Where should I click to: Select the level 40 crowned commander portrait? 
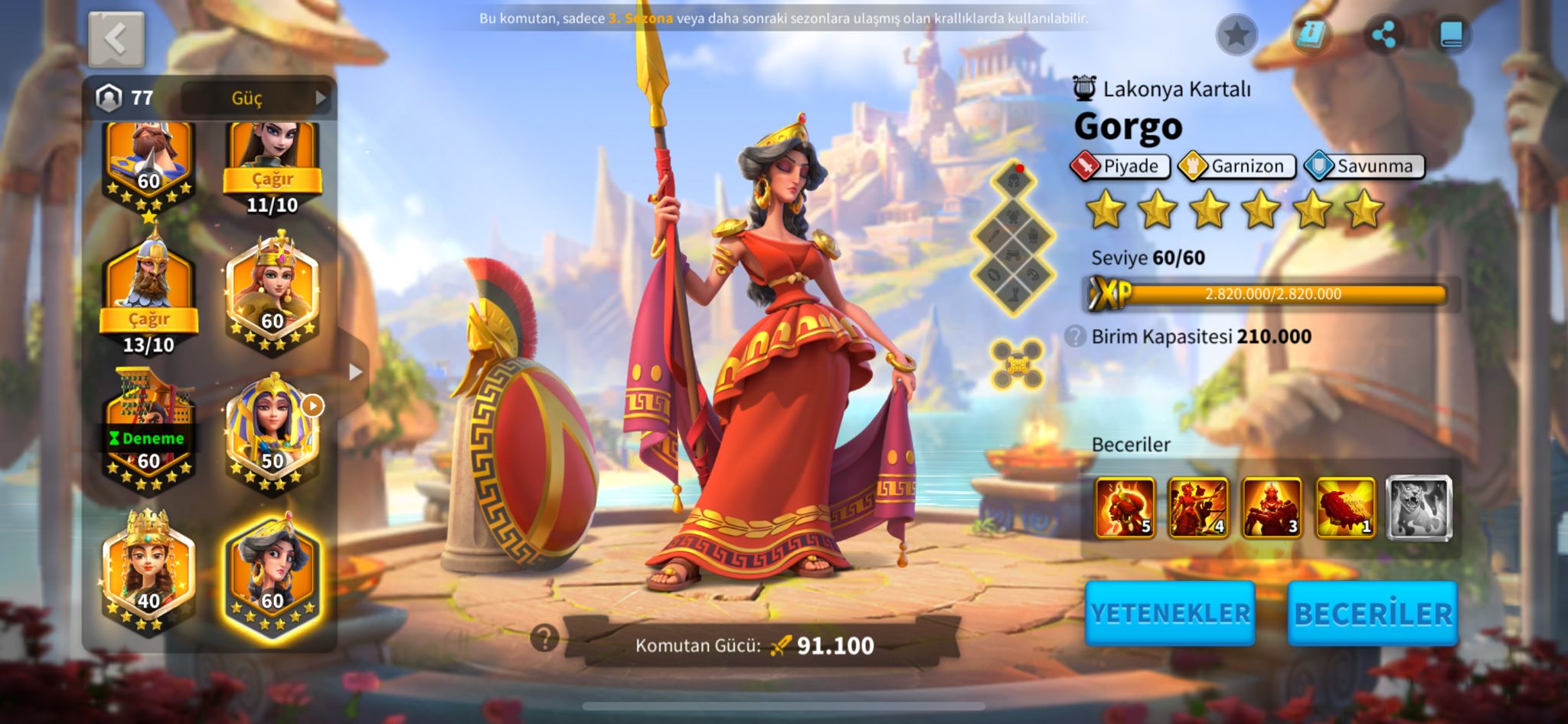click(149, 571)
